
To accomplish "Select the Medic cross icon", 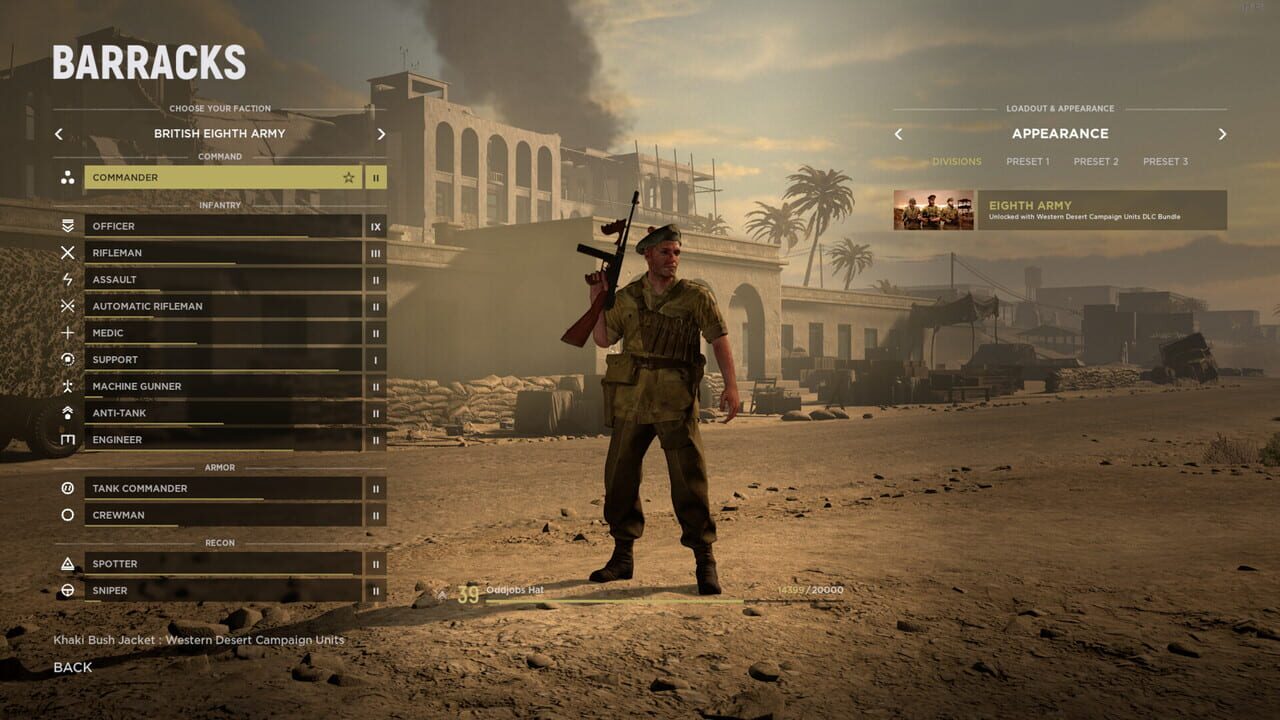I will coord(68,333).
